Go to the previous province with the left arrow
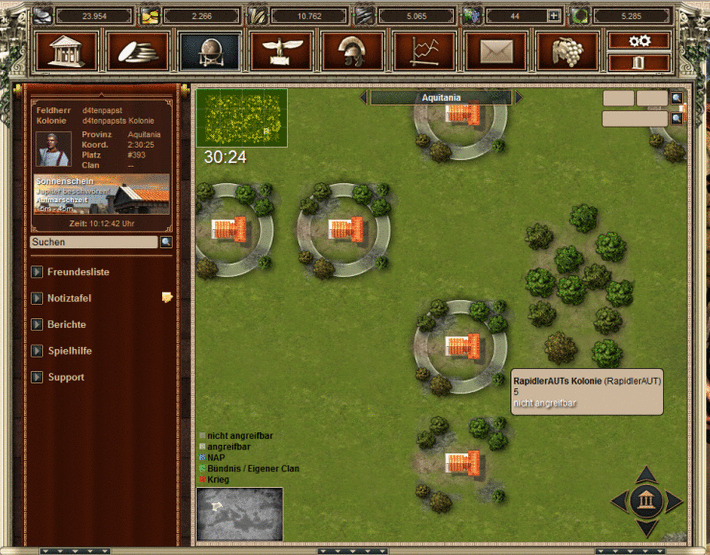Screen dimensions: 710x555 [x=364, y=98]
